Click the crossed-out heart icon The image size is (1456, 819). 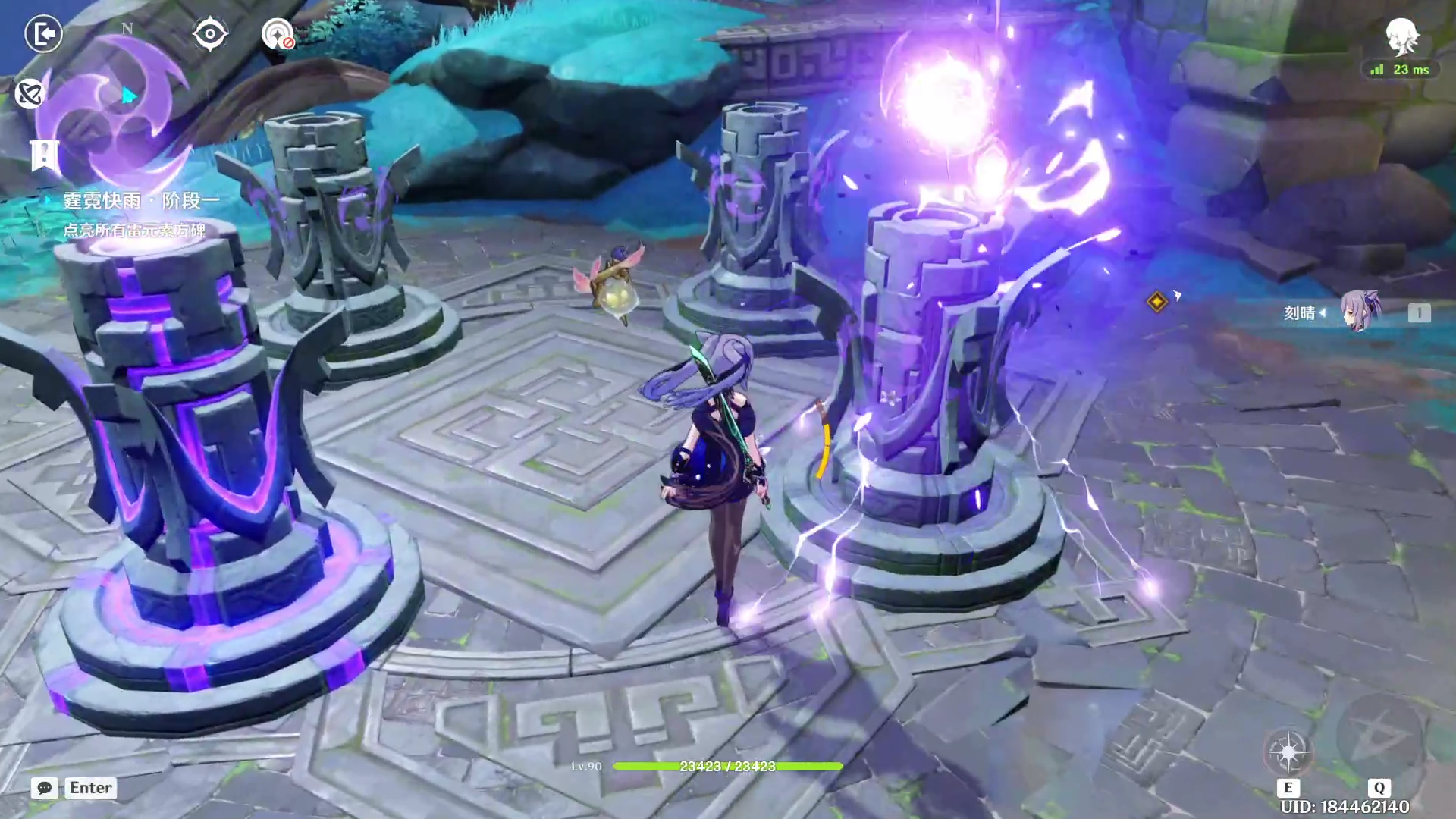click(30, 94)
